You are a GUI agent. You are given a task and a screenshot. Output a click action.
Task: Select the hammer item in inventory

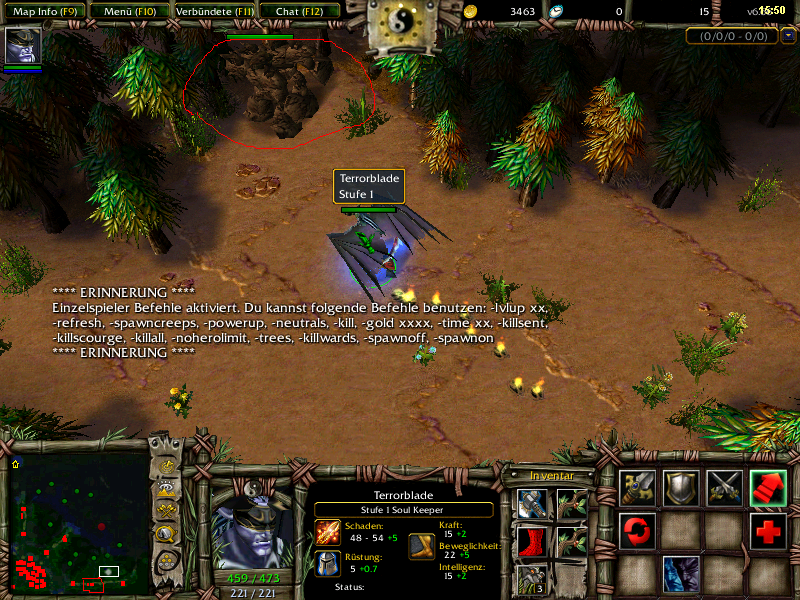[x=532, y=504]
